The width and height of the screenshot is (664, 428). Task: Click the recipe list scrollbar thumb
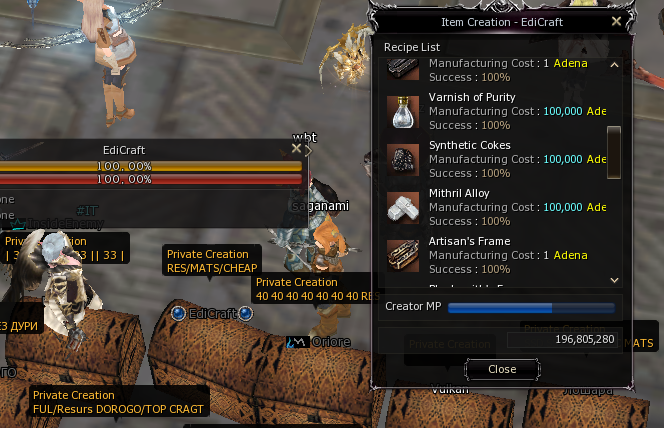pos(614,143)
